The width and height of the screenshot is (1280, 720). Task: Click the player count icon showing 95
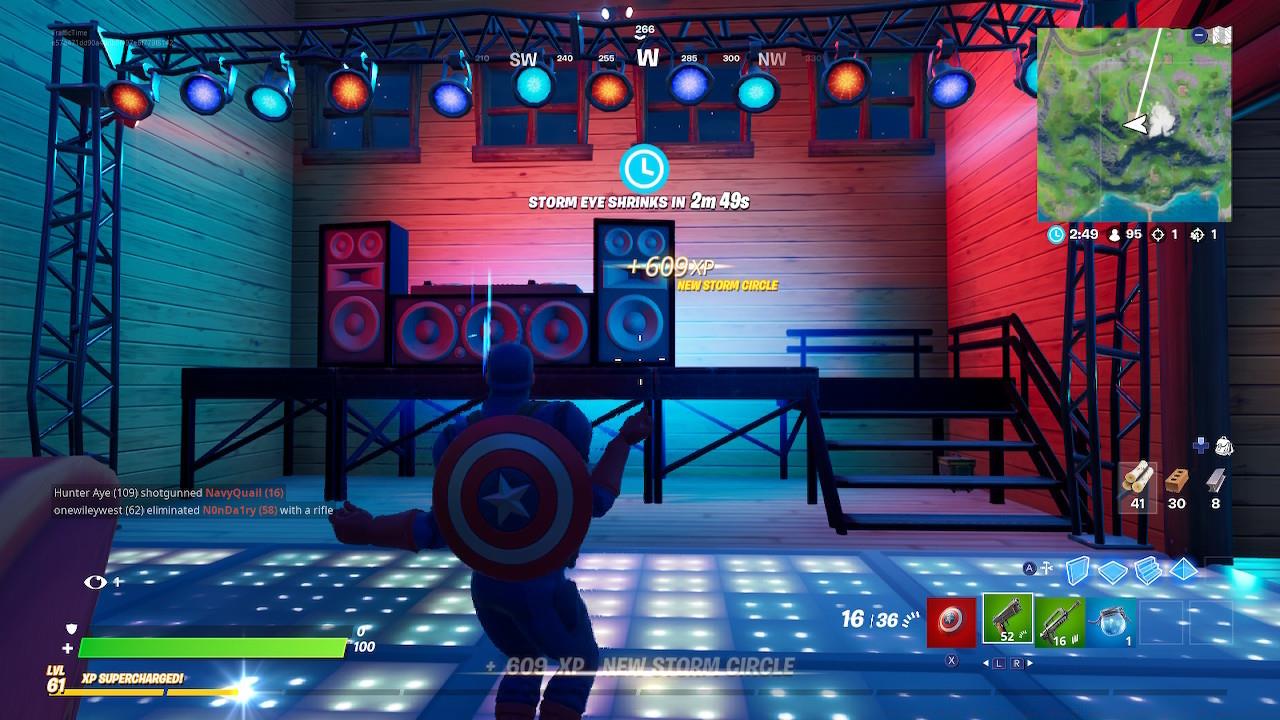(1114, 235)
